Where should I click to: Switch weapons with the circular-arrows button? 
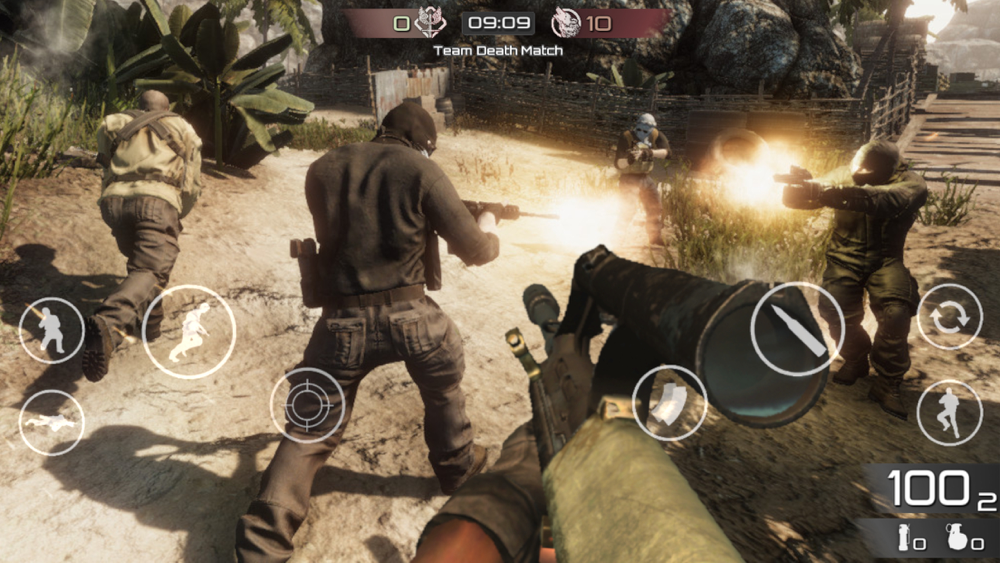click(949, 316)
